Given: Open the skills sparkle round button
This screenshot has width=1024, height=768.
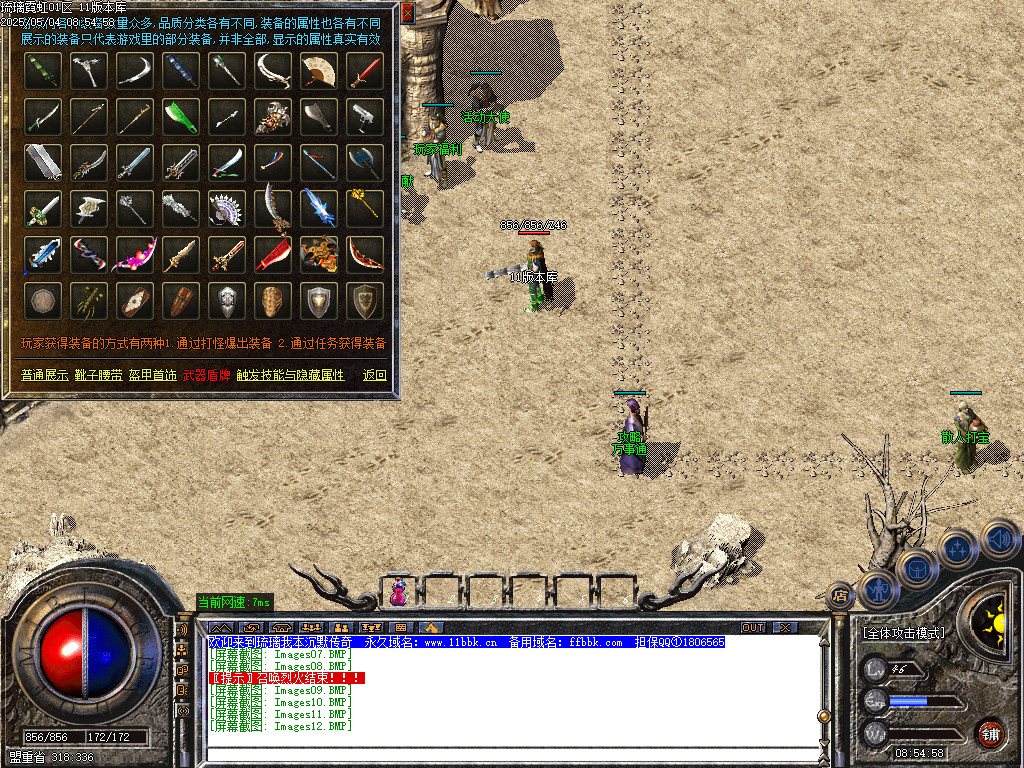Looking at the screenshot, I should [x=957, y=548].
